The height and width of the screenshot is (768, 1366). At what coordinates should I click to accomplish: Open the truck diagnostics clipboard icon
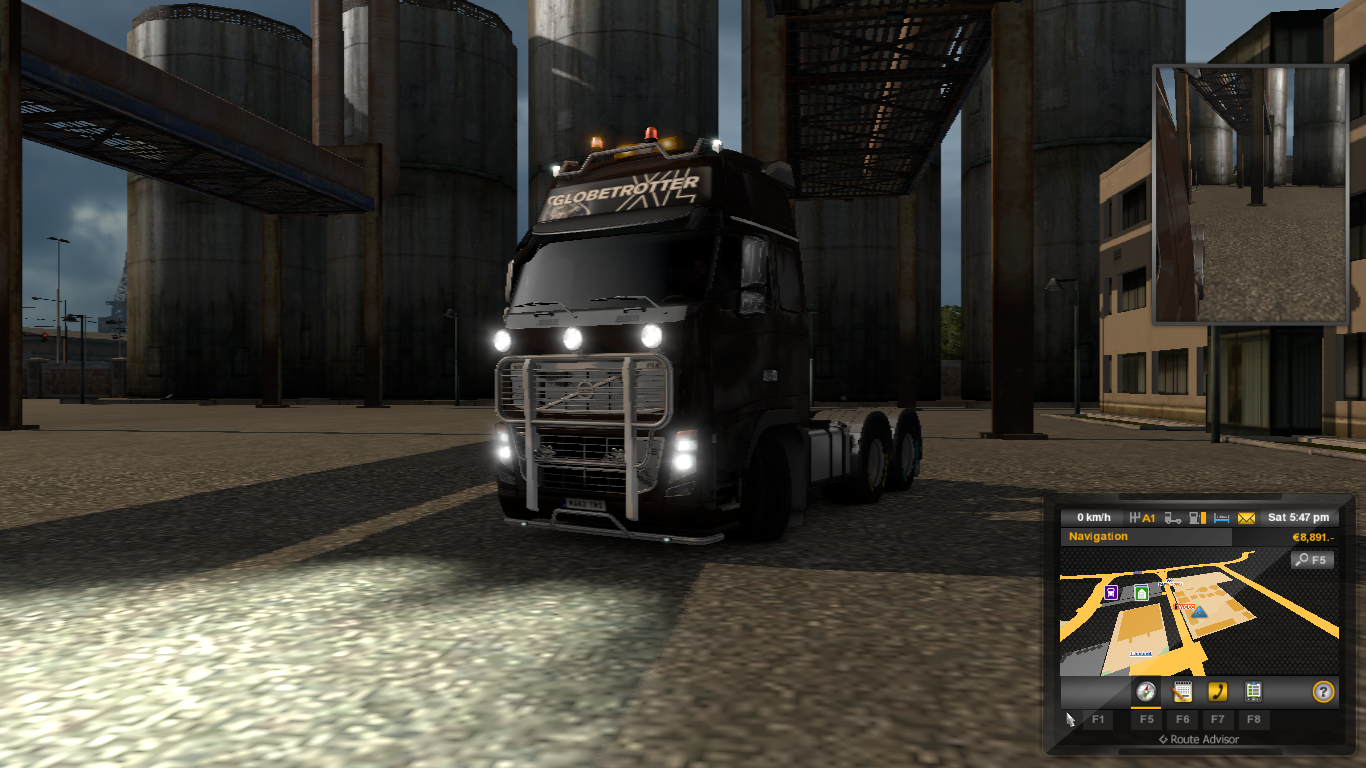1254,692
